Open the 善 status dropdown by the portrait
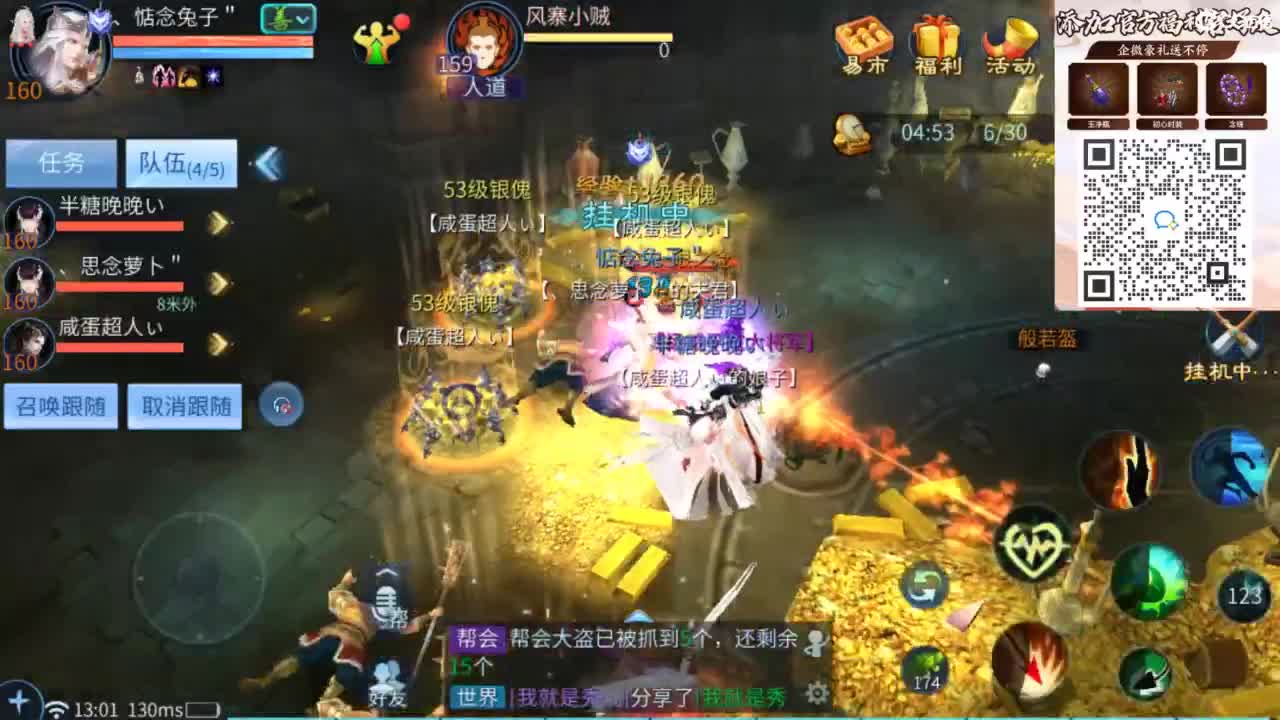 tap(289, 18)
